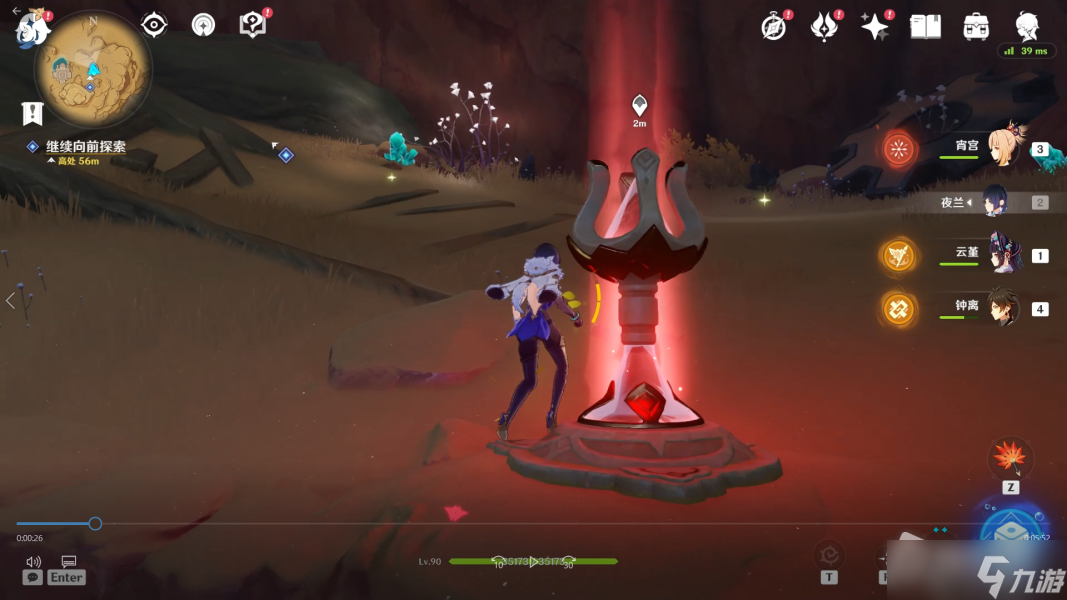Activate the eye-shaped elemental sight icon
This screenshot has height=600, width=1067.
pos(154,25)
